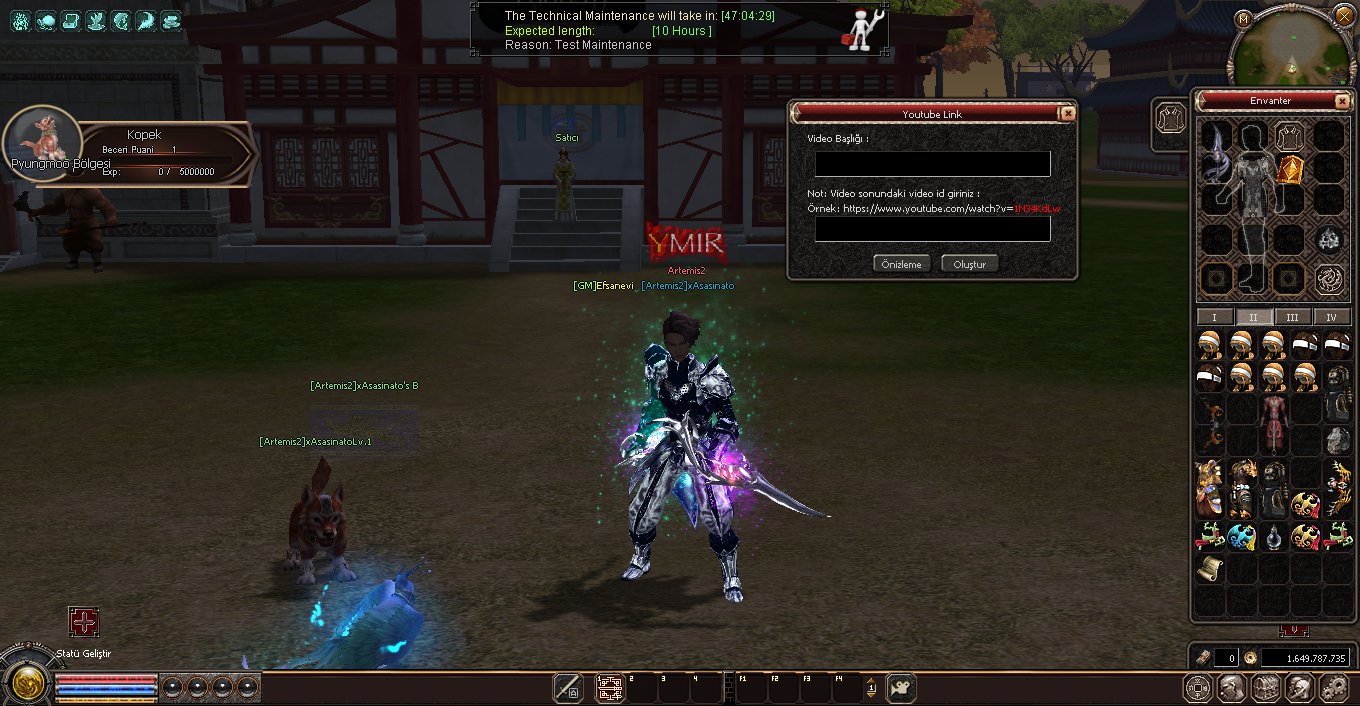Select the paper scroll item in inventory

click(1211, 569)
